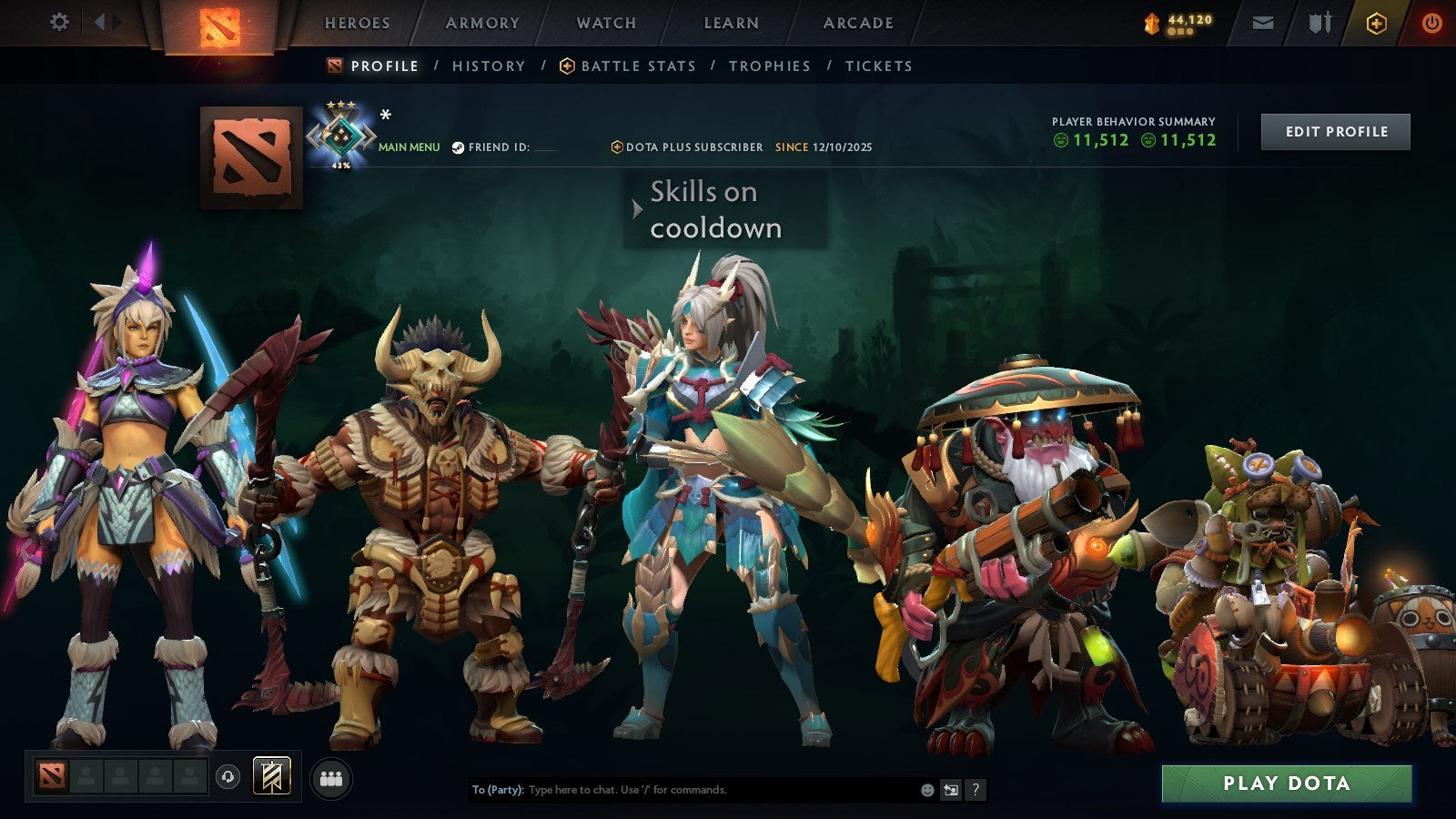
Task: Click the power/disconnect icon
Action: [x=1430, y=23]
